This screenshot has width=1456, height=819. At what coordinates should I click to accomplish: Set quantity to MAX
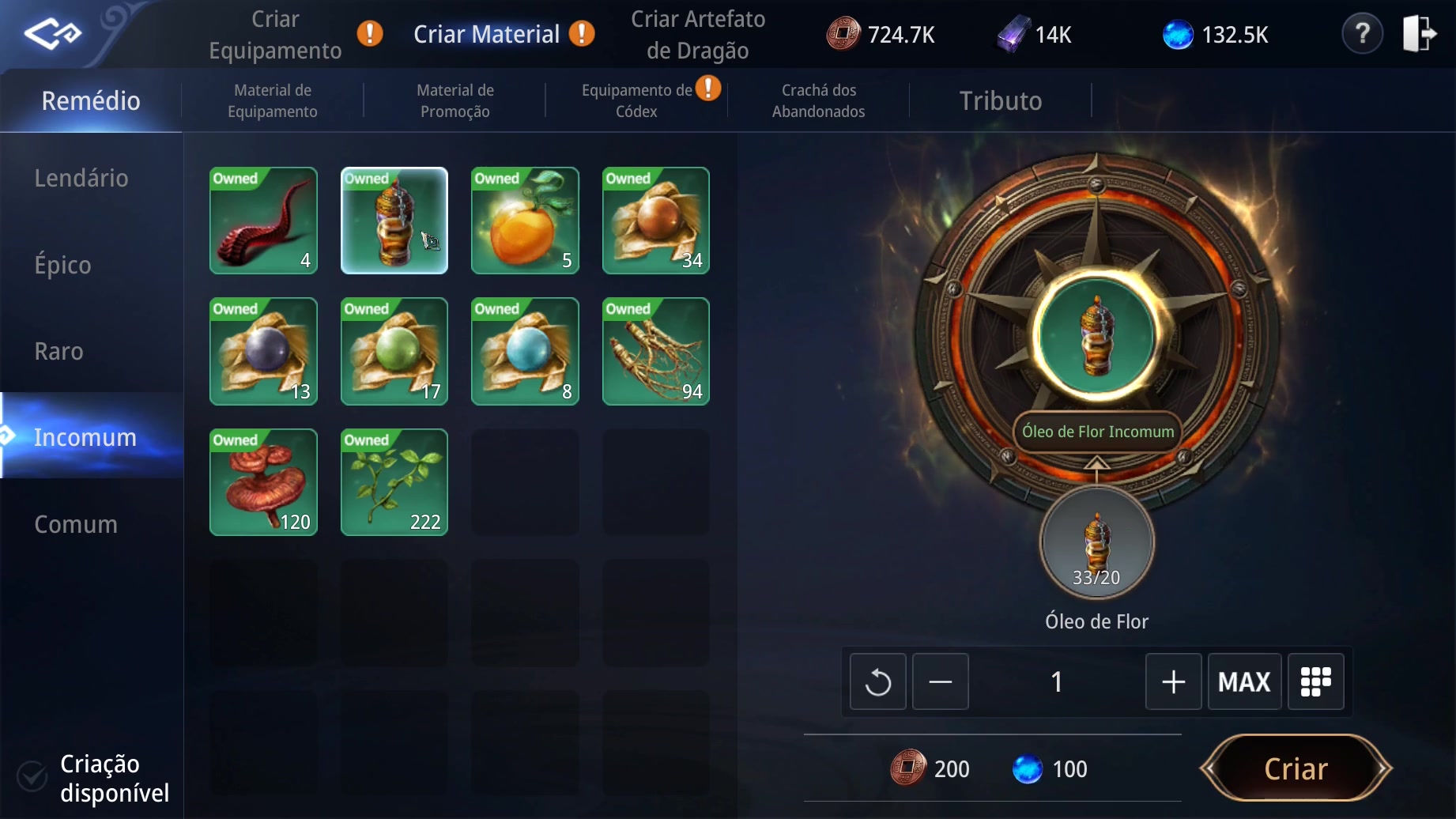pyautogui.click(x=1244, y=681)
